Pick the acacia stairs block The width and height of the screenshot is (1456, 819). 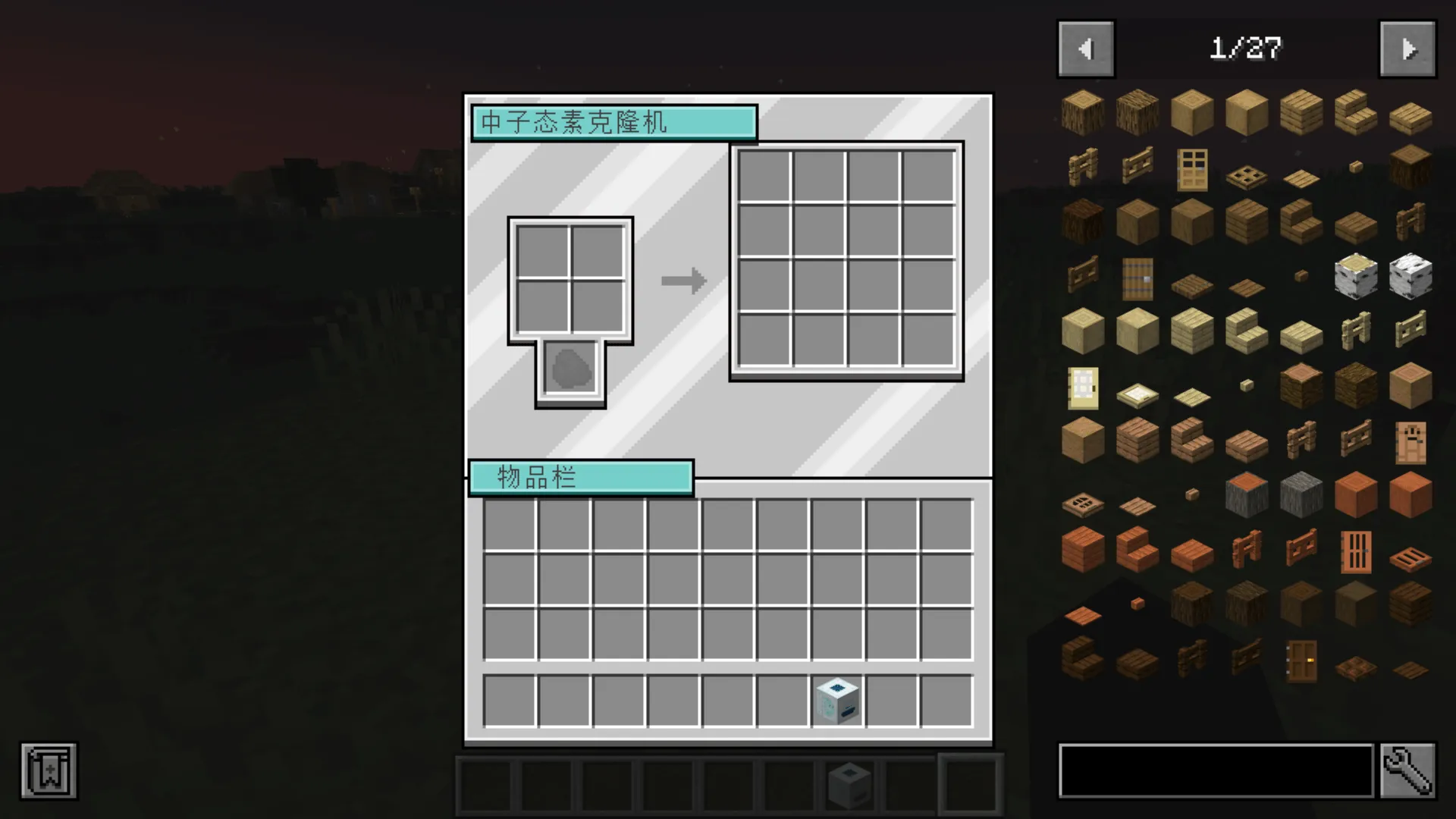pyautogui.click(x=1137, y=550)
